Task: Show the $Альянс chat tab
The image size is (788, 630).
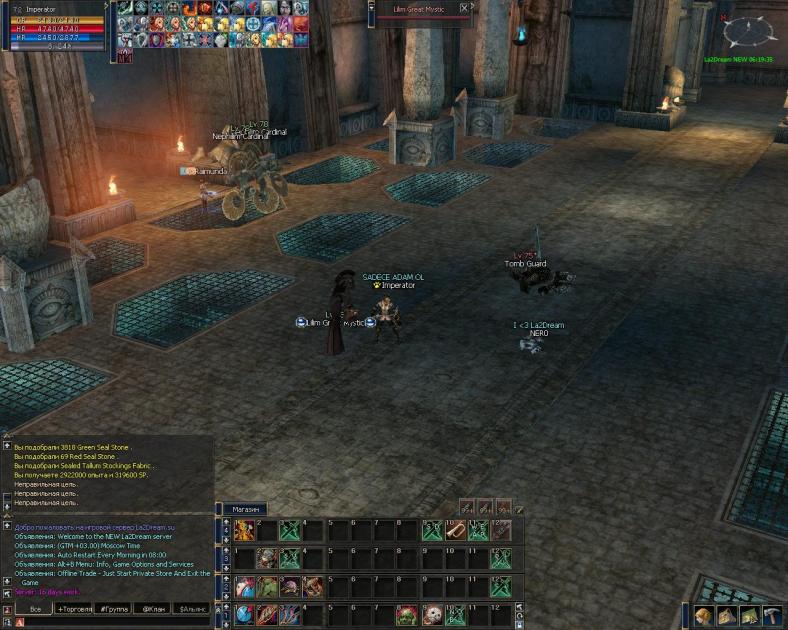Action: pos(193,608)
